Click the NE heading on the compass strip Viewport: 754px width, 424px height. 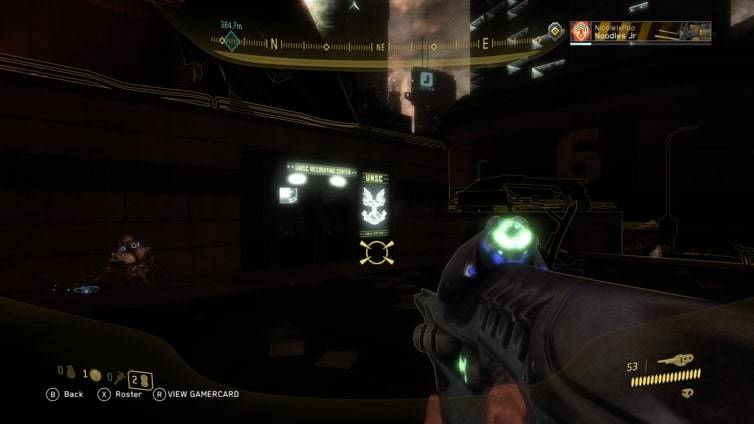point(380,46)
